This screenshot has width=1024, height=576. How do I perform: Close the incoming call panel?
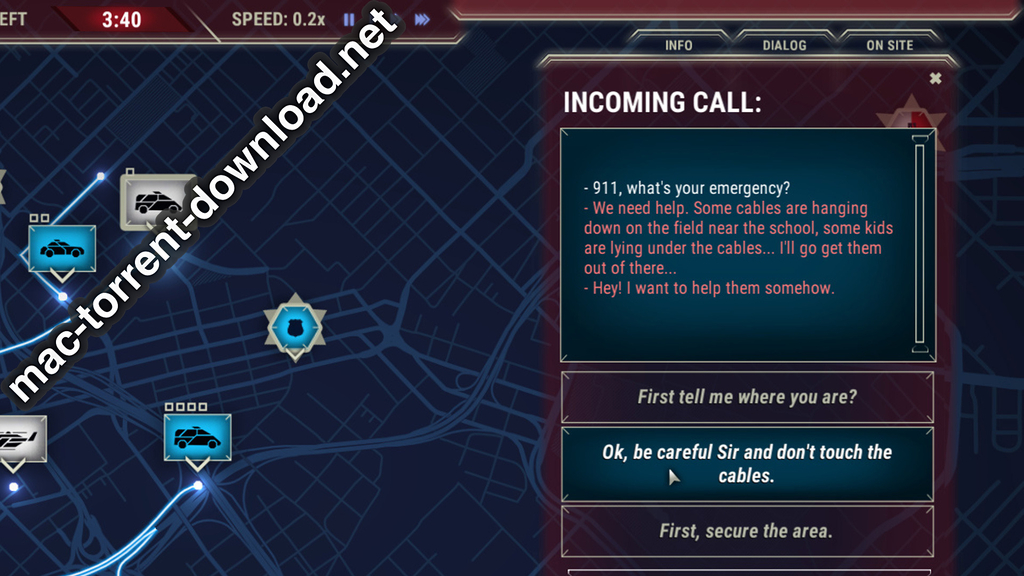click(x=936, y=79)
